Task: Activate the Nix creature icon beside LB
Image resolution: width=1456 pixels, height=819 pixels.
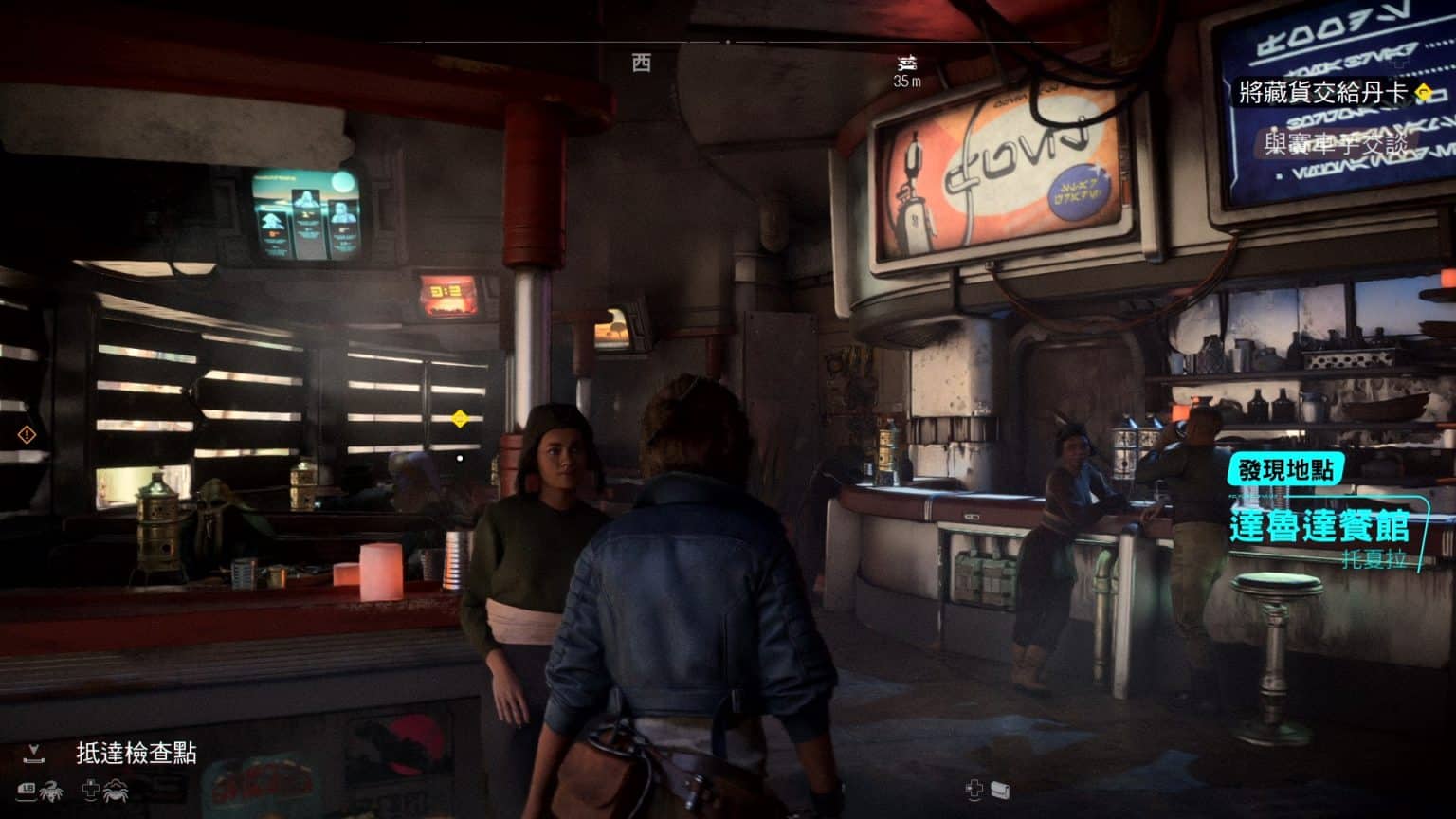Action: (50, 789)
